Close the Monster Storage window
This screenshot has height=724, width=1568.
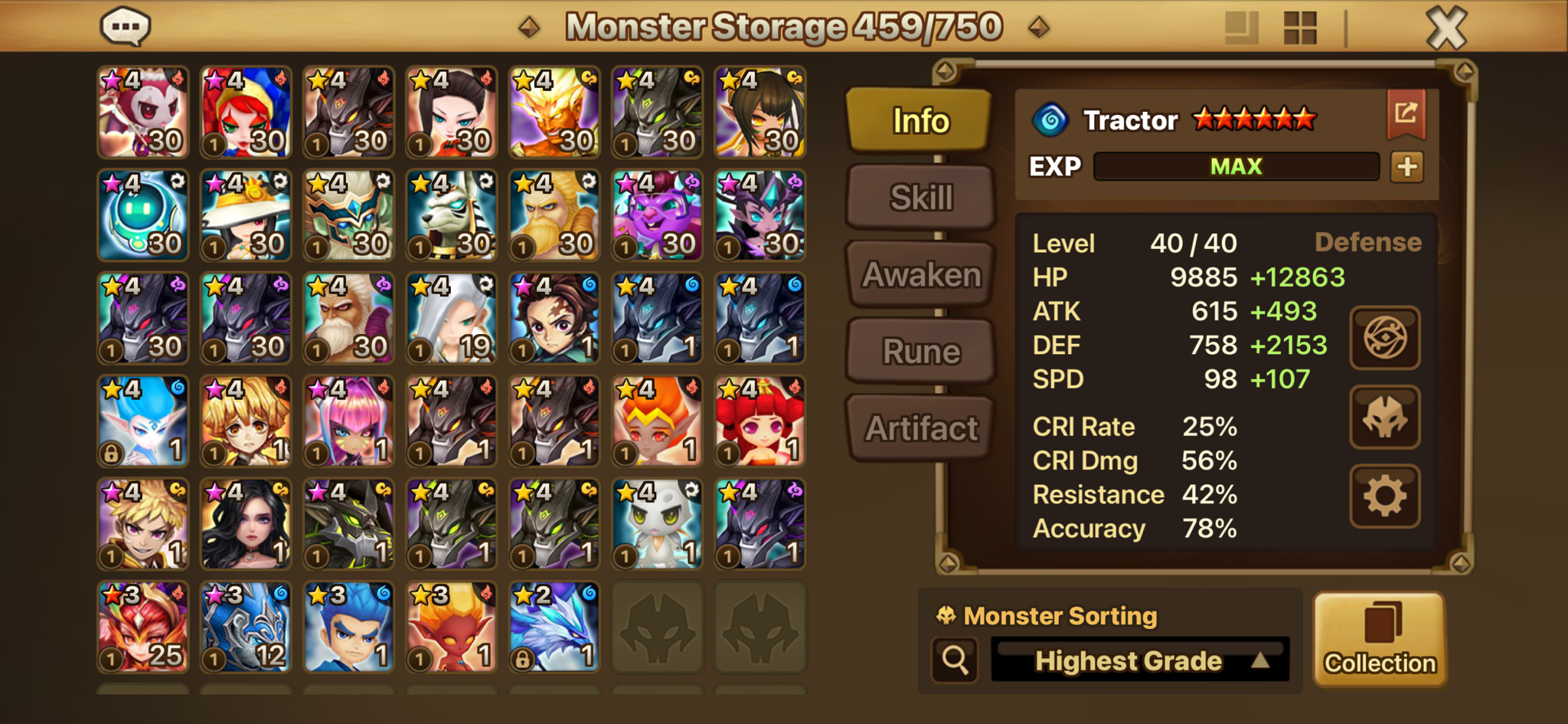tap(1446, 28)
